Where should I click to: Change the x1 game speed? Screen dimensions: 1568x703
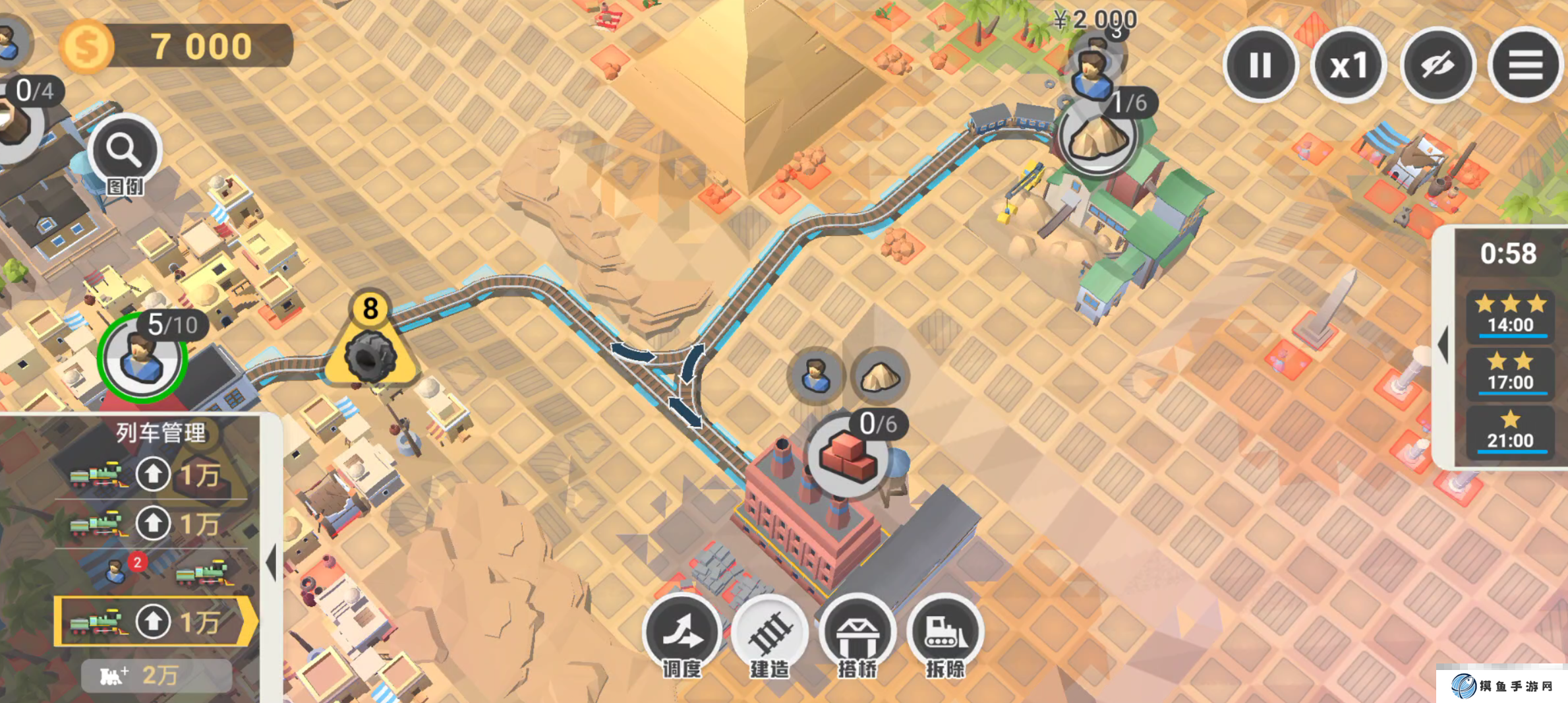[x=1349, y=65]
